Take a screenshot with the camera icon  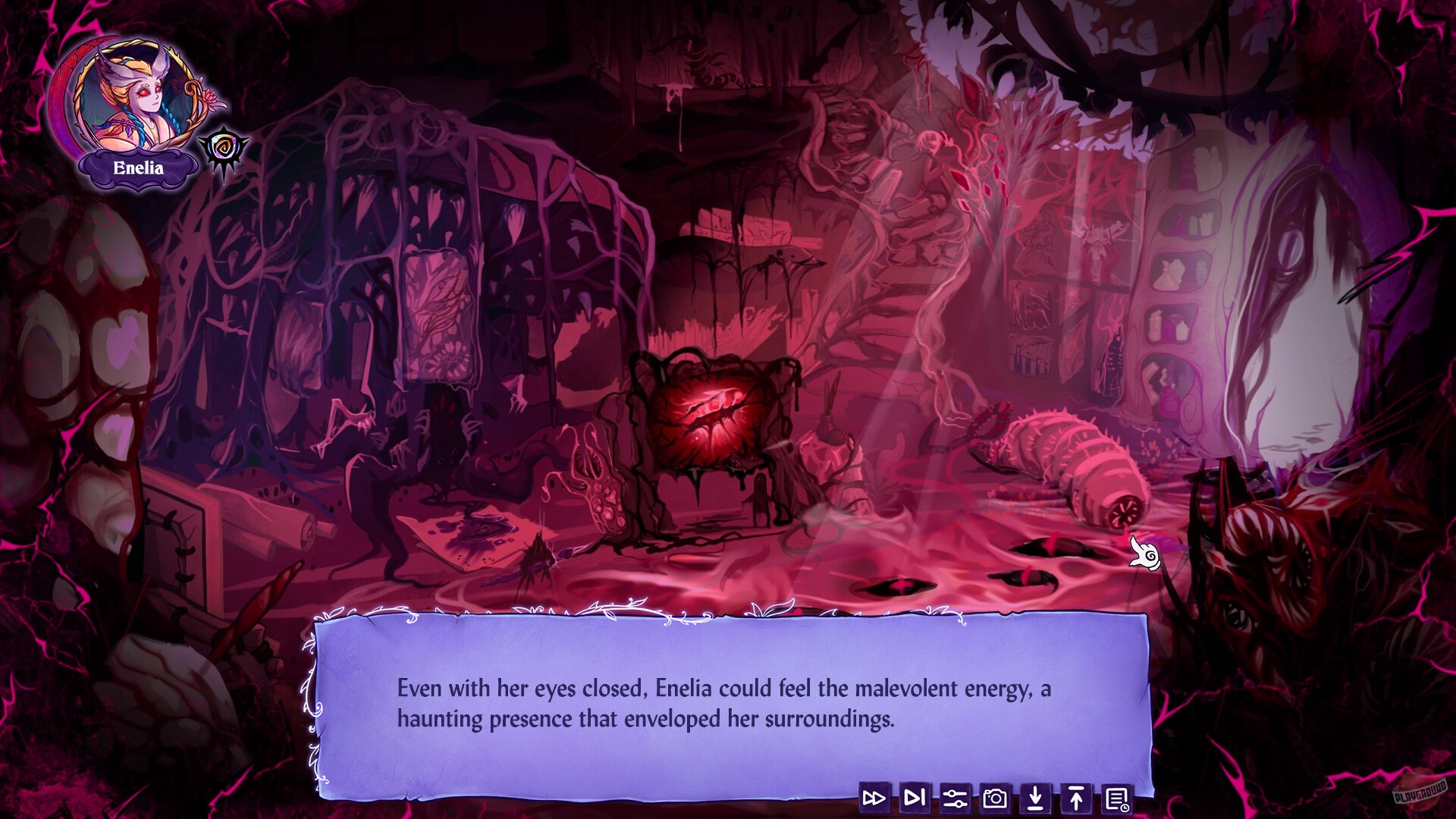(997, 799)
